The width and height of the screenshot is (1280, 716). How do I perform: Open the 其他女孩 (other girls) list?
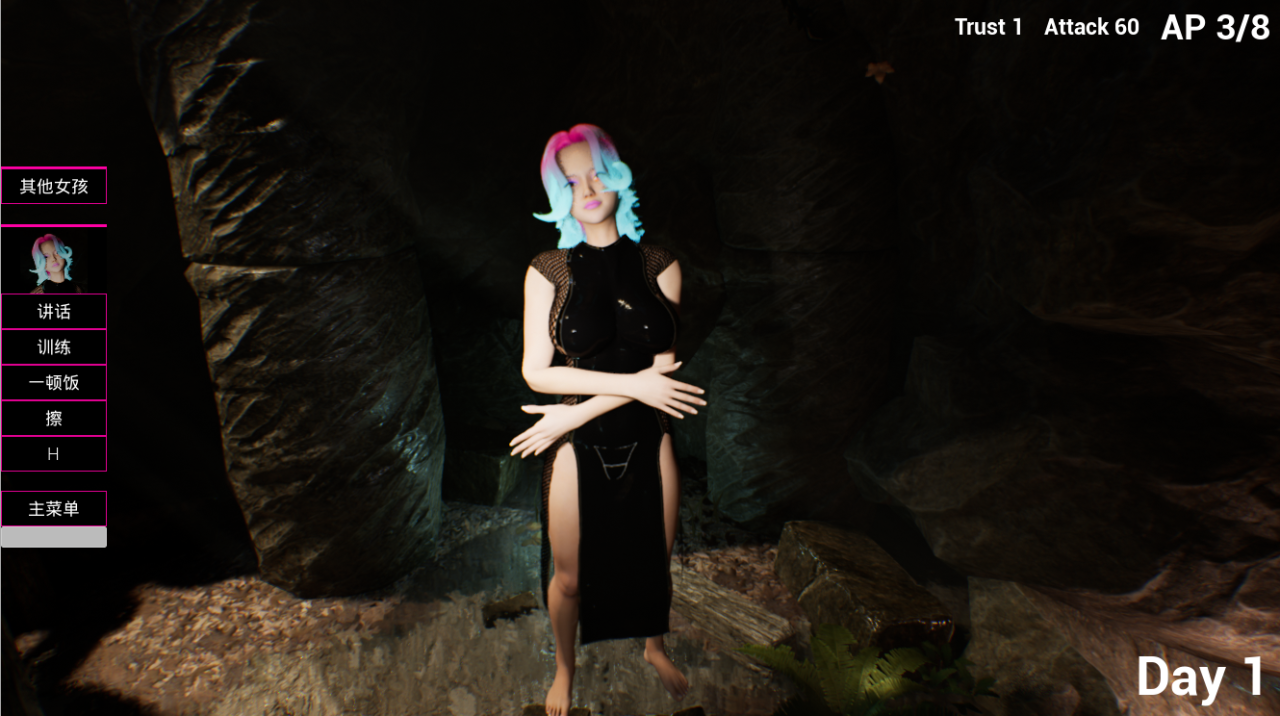tap(54, 186)
